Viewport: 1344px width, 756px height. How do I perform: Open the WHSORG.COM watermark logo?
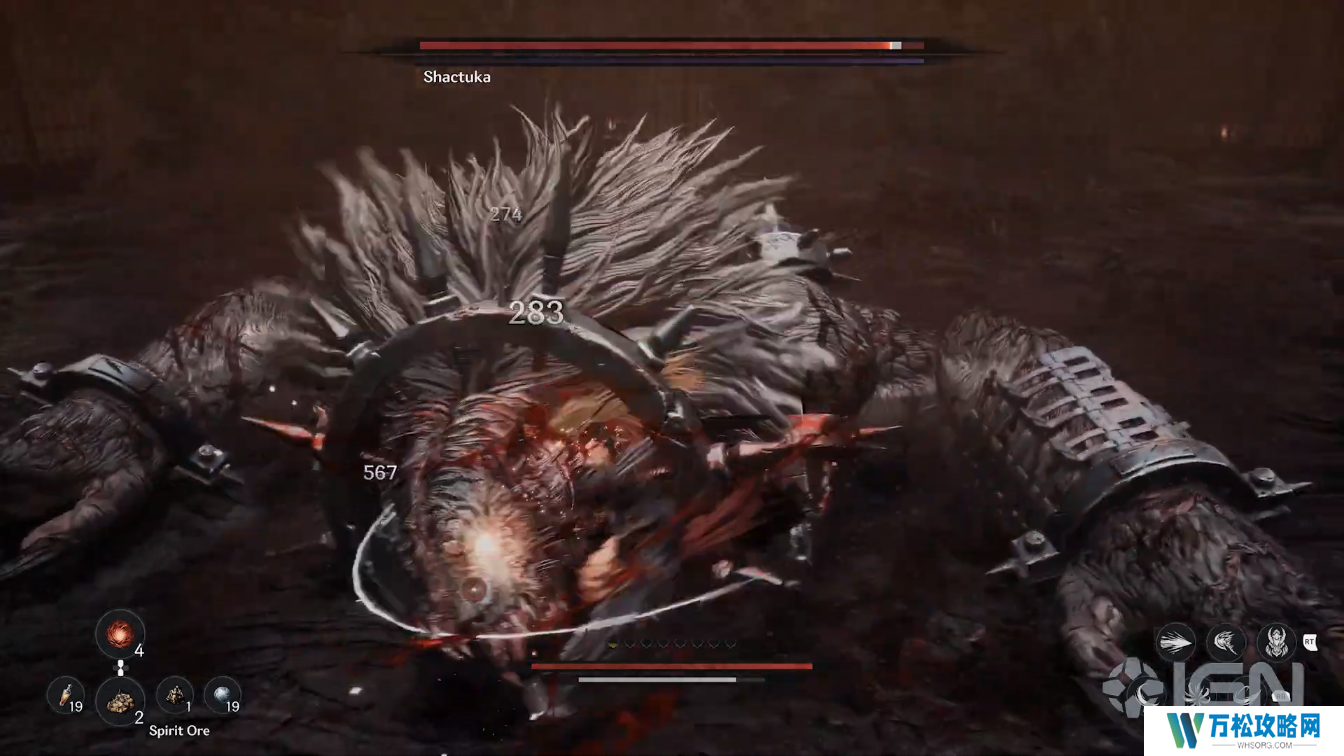(x=1268, y=728)
